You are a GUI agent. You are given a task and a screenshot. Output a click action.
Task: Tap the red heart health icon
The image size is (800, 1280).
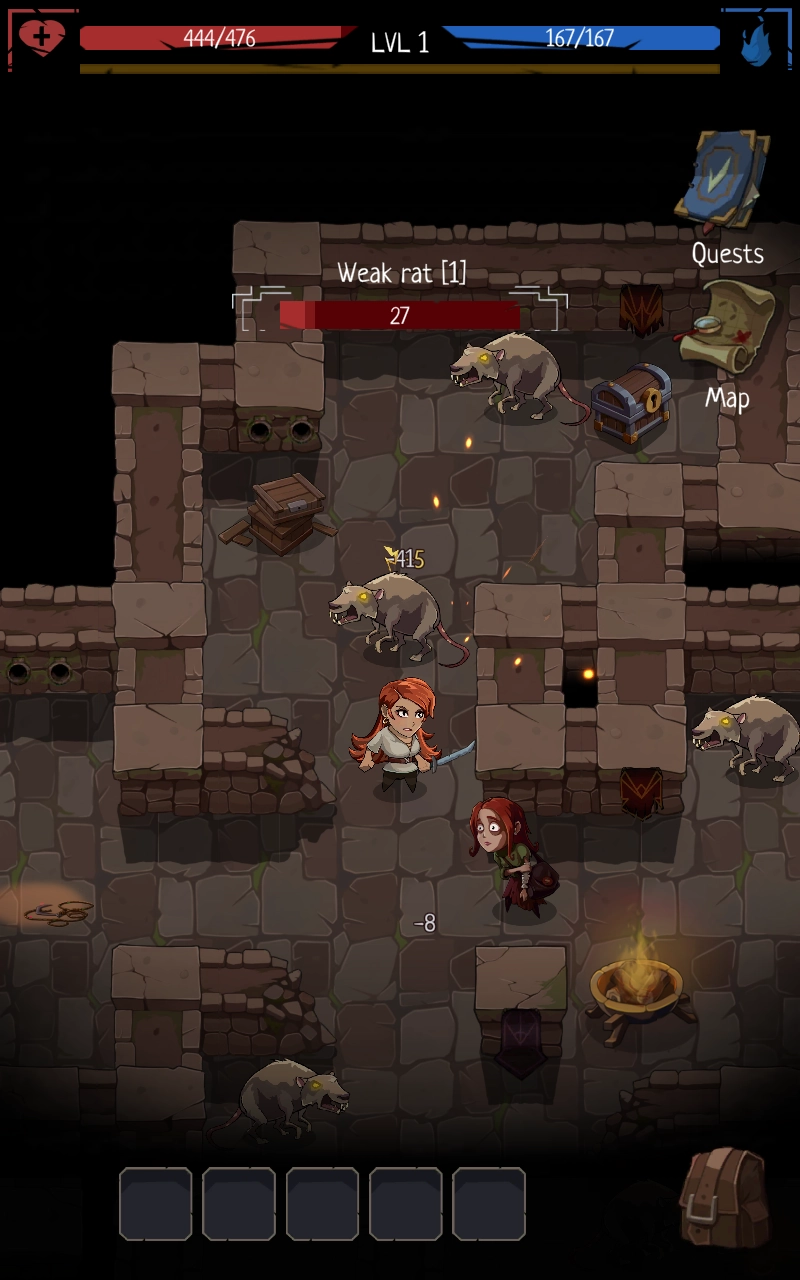tap(42, 38)
